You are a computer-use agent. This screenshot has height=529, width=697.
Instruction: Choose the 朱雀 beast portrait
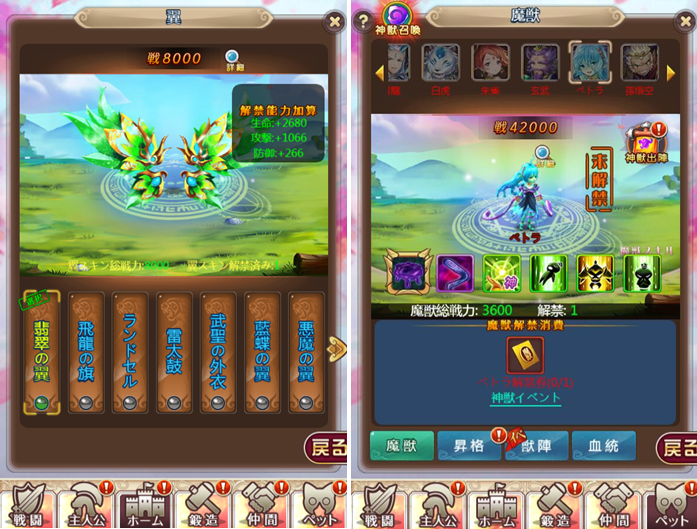tap(490, 66)
